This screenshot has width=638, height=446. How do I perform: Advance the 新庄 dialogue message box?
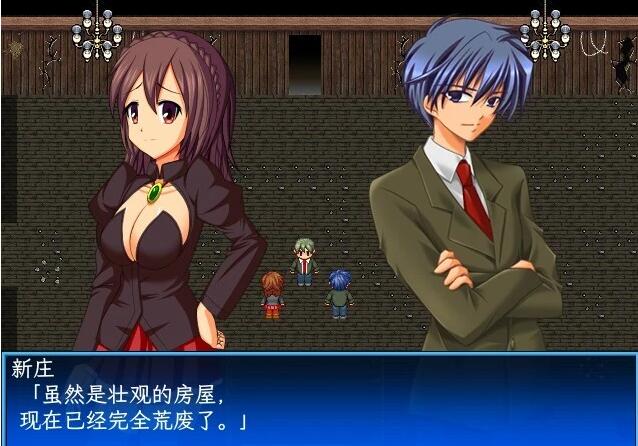[318, 397]
